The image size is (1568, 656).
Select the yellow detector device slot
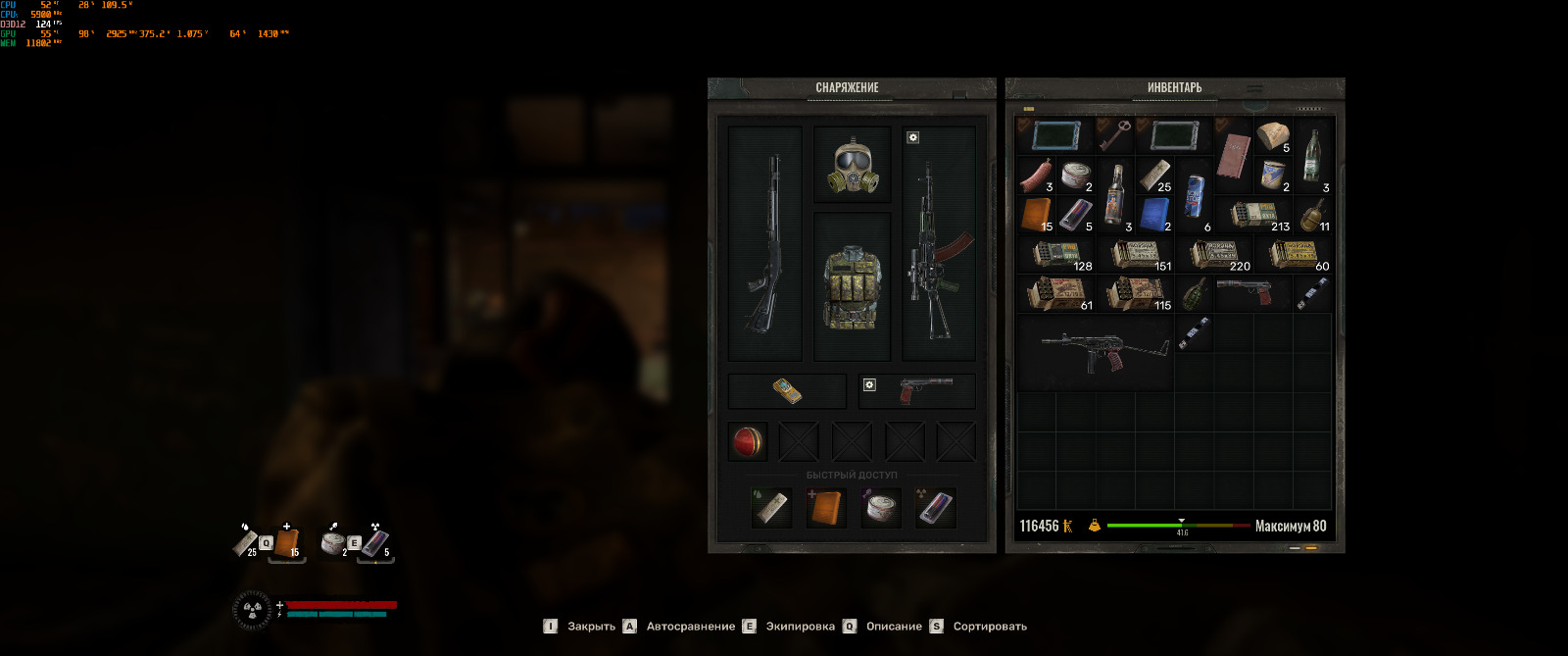tap(787, 391)
